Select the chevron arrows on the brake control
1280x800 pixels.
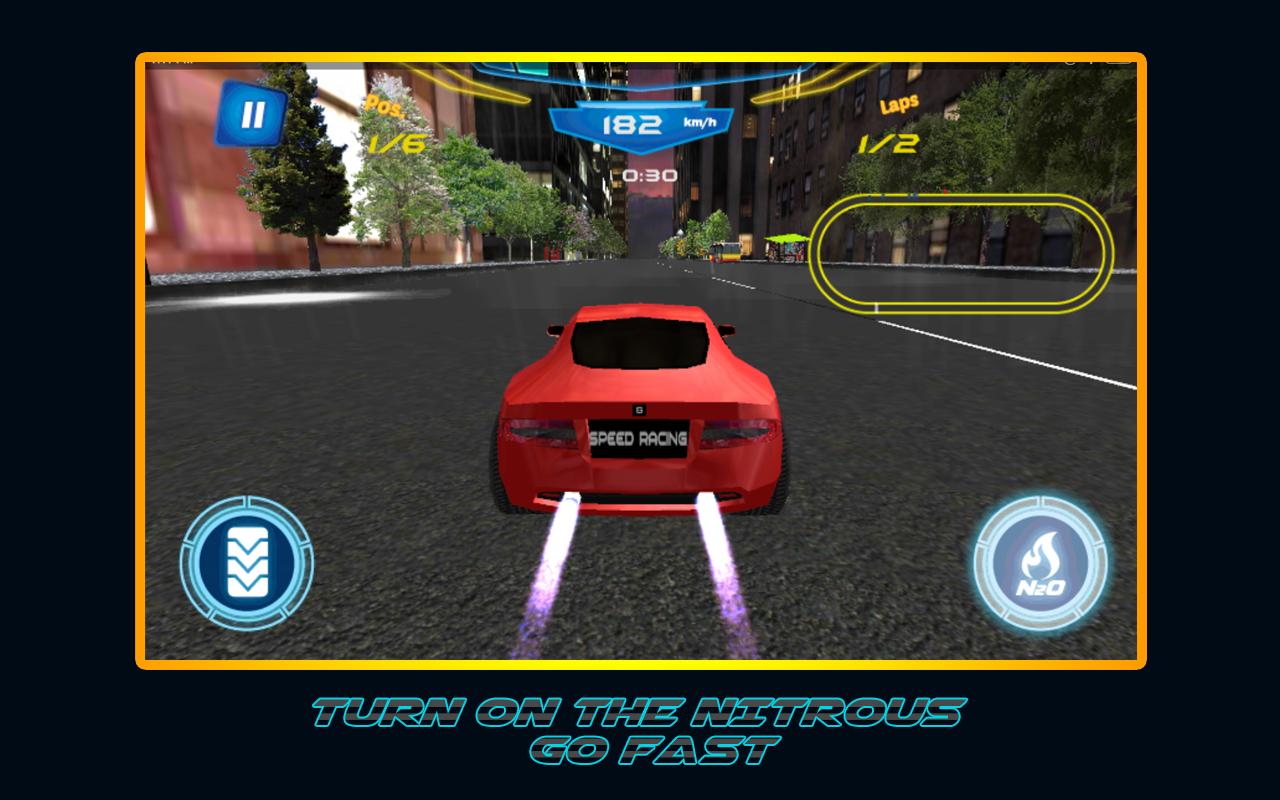tap(248, 564)
